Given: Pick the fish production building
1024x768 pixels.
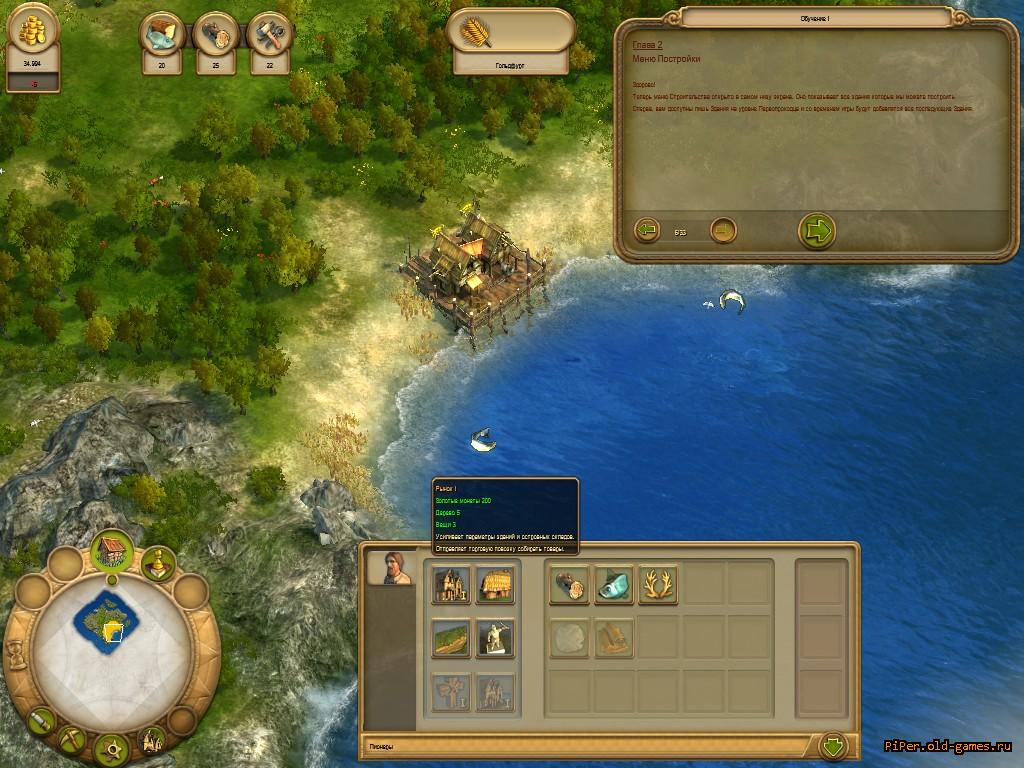Looking at the screenshot, I should coord(614,585).
